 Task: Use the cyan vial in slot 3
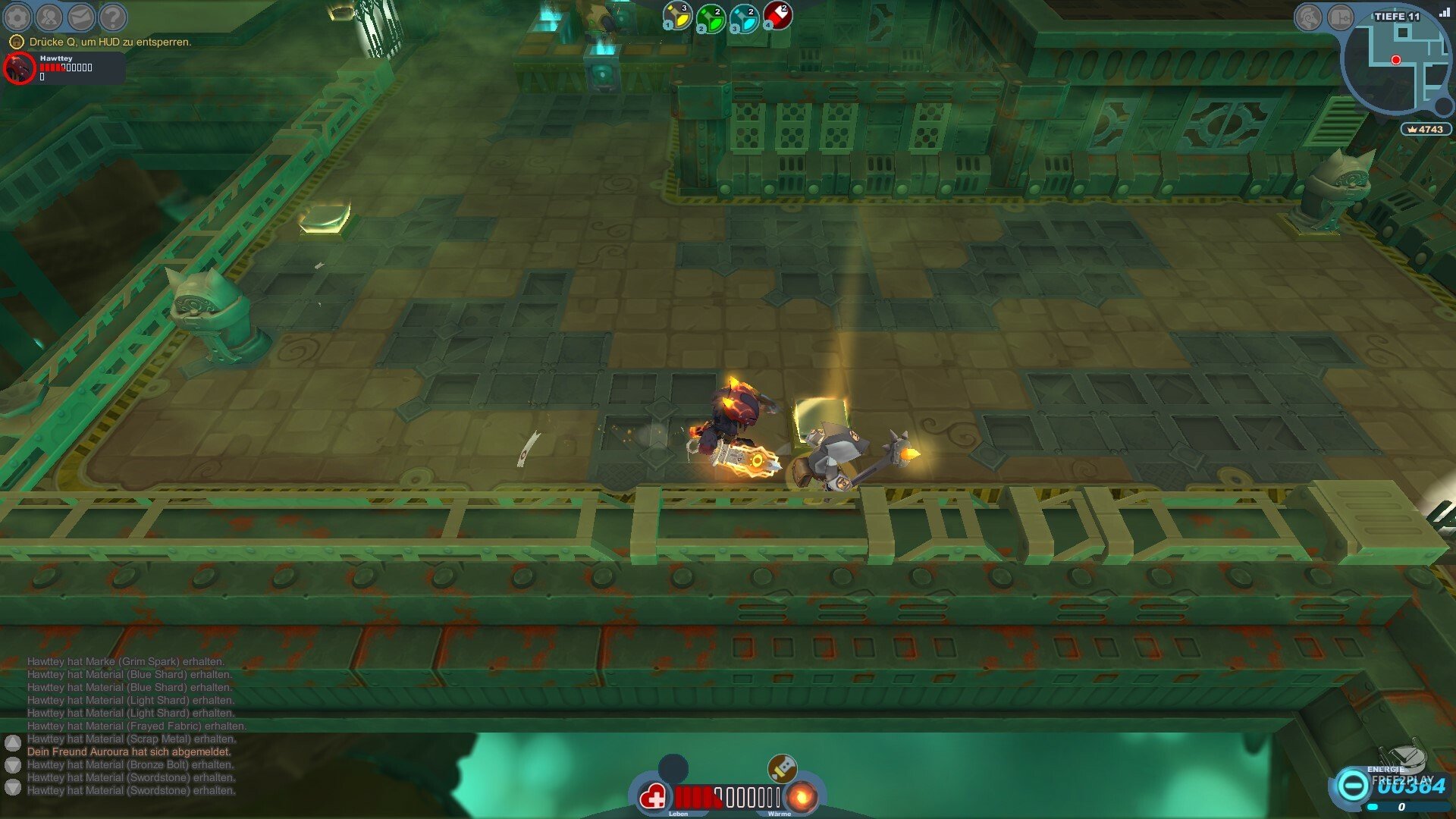pyautogui.click(x=744, y=18)
